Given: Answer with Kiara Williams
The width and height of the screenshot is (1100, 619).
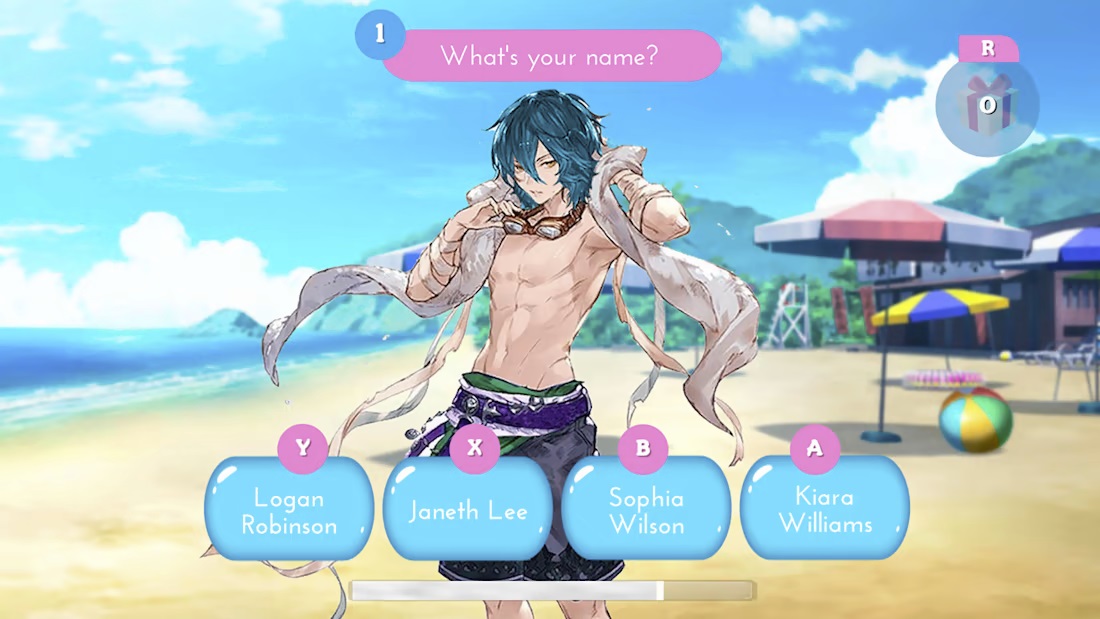Looking at the screenshot, I should coord(825,509).
